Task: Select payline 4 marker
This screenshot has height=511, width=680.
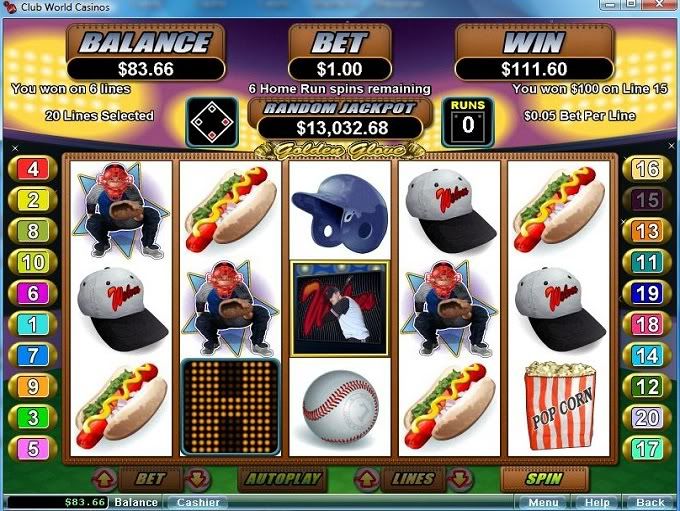Action: click(x=33, y=169)
